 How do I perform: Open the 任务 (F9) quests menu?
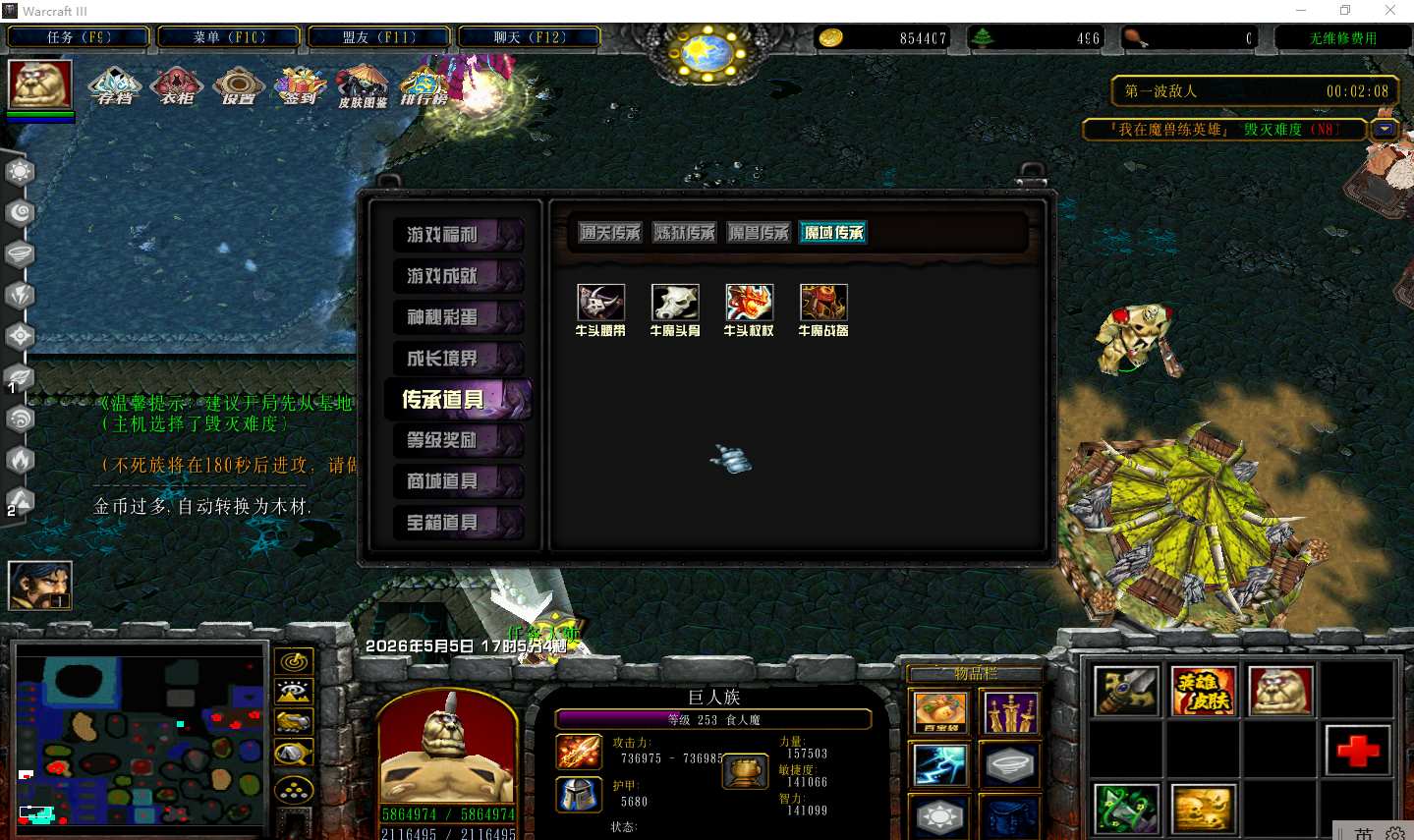click(79, 37)
